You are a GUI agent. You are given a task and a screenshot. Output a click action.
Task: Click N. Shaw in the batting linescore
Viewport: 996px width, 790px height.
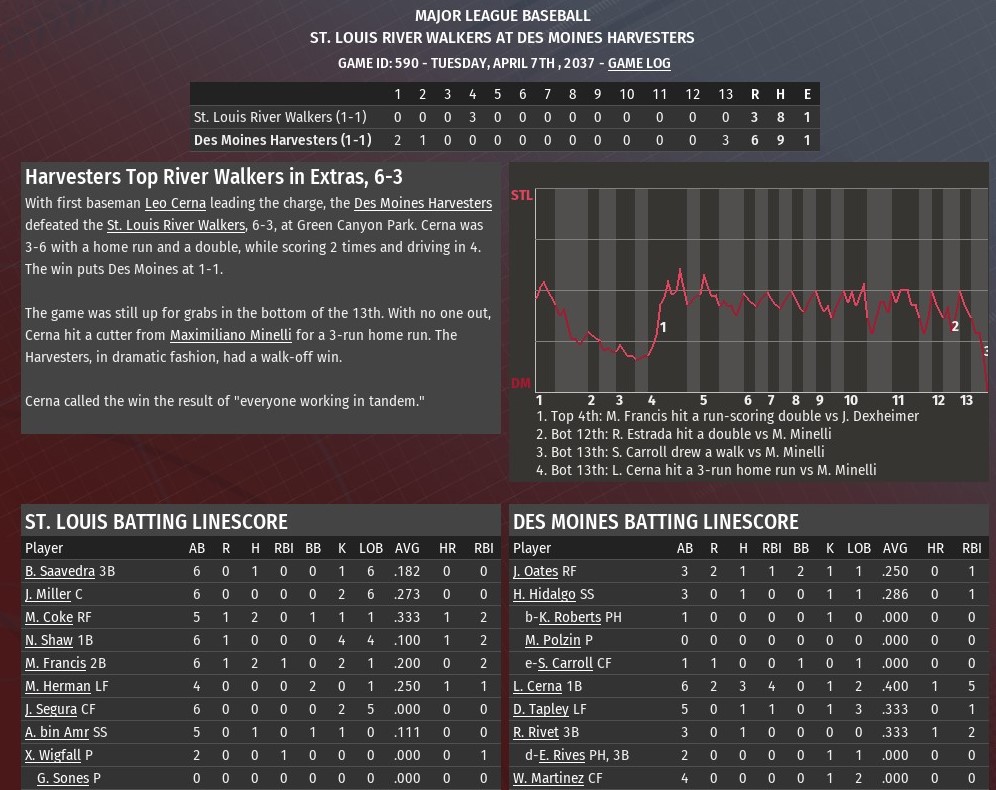point(49,640)
